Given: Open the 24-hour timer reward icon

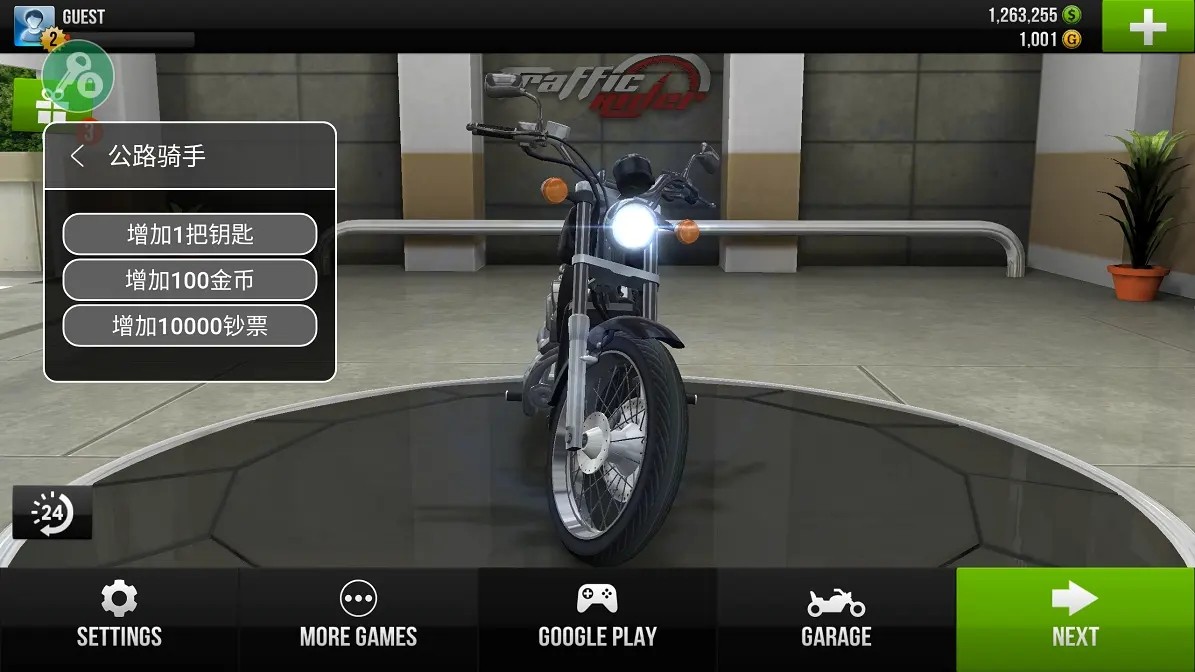Looking at the screenshot, I should tap(52, 514).
